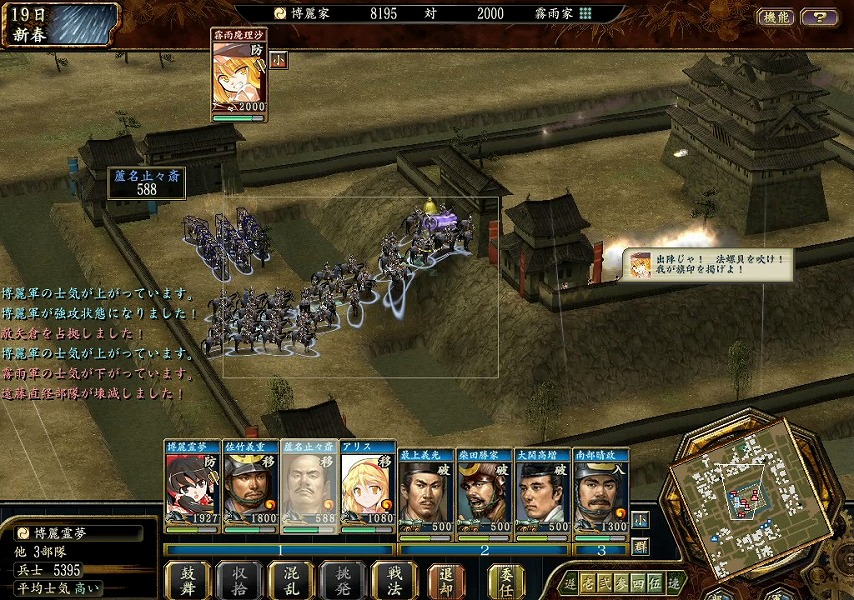Click the 蘆名止々斎 unit label on field

(147, 182)
